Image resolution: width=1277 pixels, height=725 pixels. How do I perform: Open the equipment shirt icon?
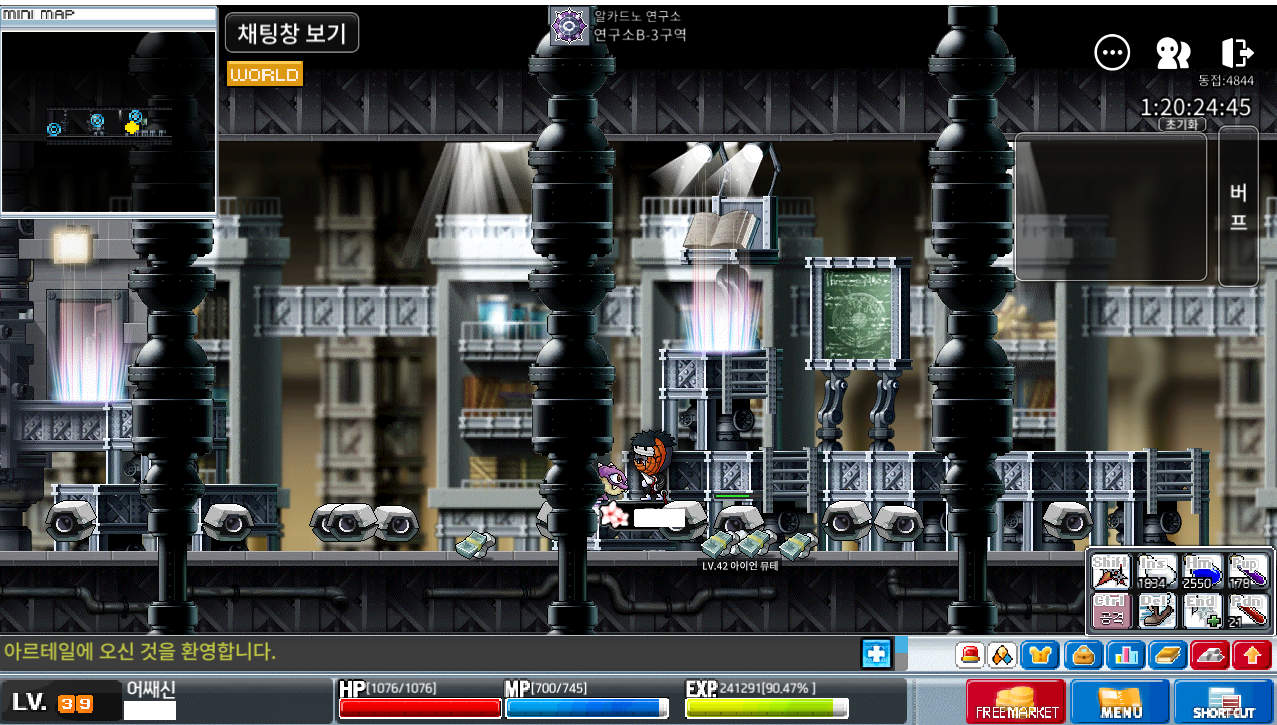pyautogui.click(x=1040, y=655)
